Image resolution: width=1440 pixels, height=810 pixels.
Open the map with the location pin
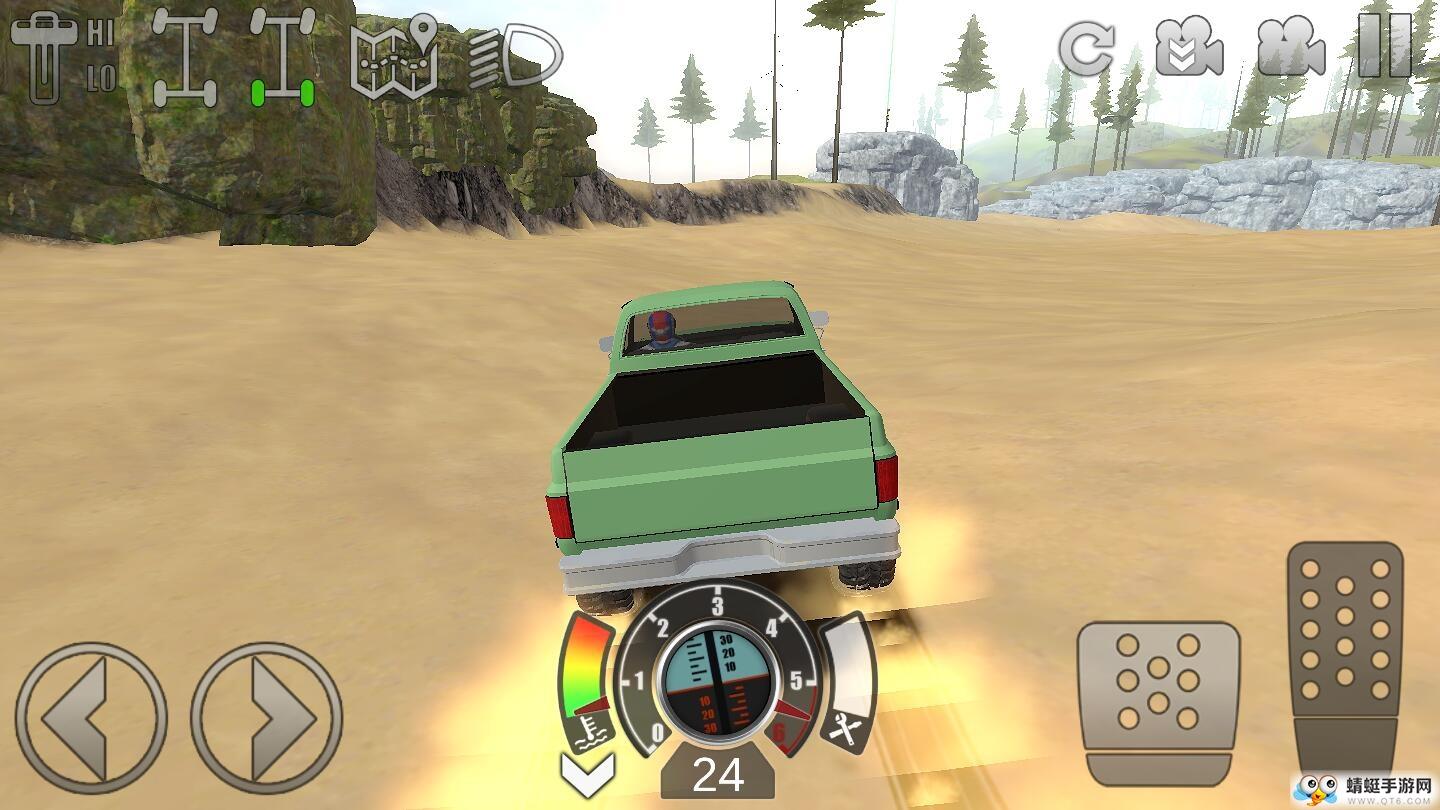[x=395, y=56]
